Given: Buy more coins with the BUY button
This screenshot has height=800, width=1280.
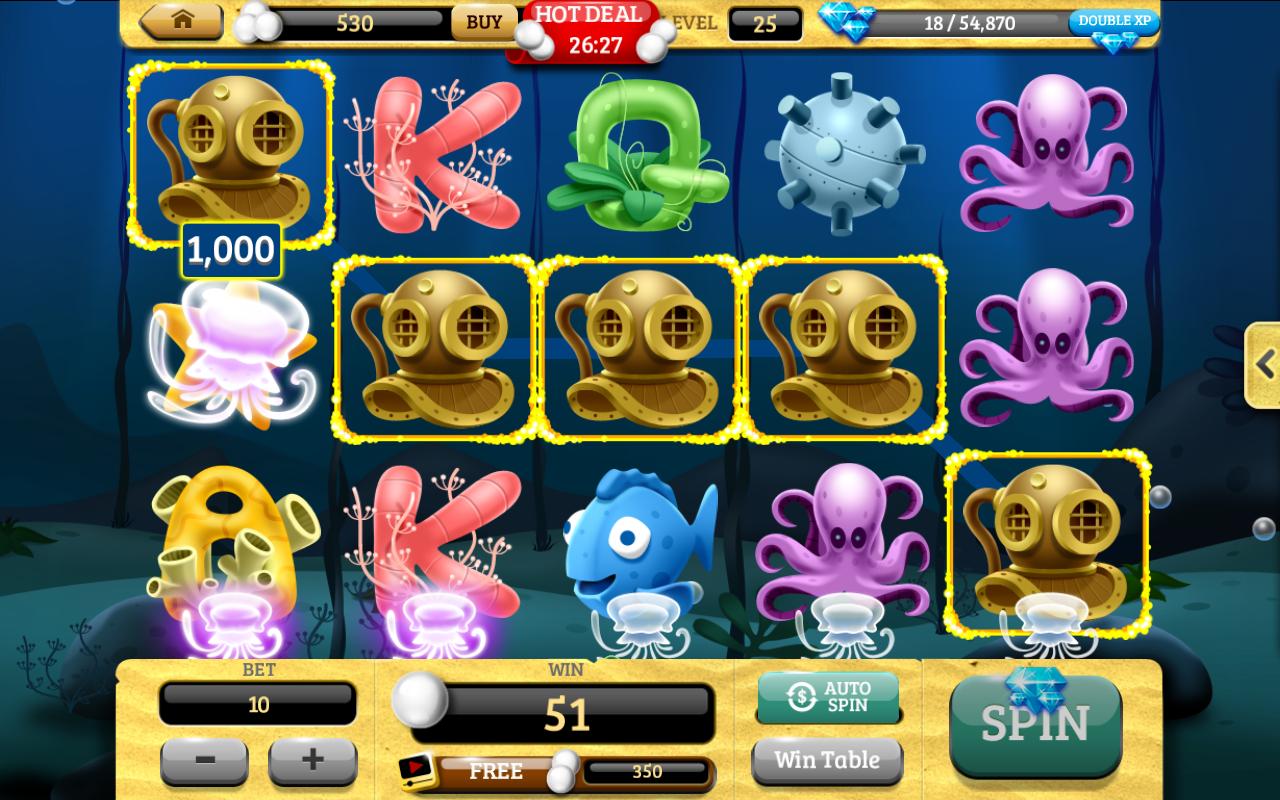Looking at the screenshot, I should [484, 22].
